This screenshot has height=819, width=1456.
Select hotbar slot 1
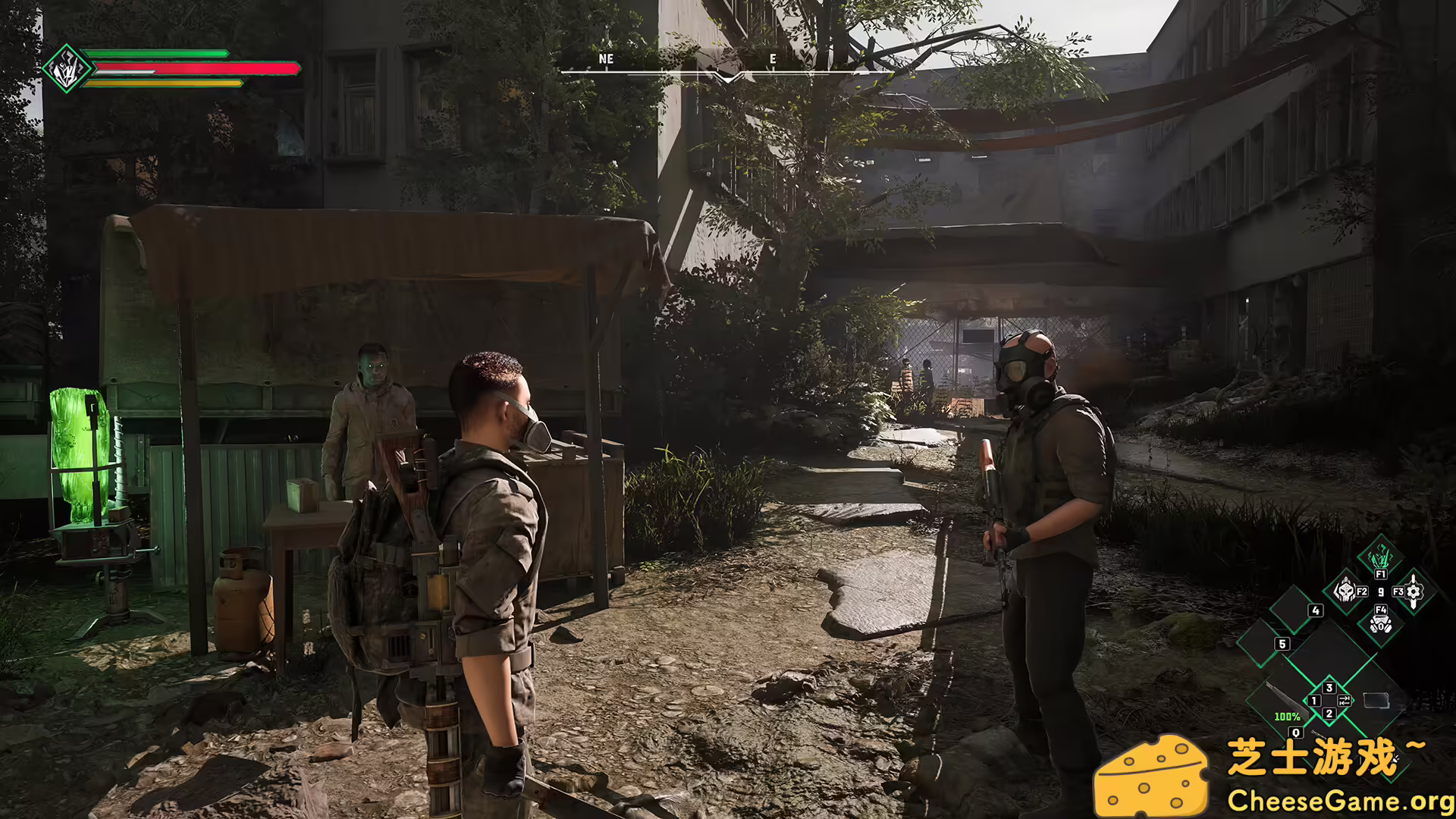[x=1313, y=700]
